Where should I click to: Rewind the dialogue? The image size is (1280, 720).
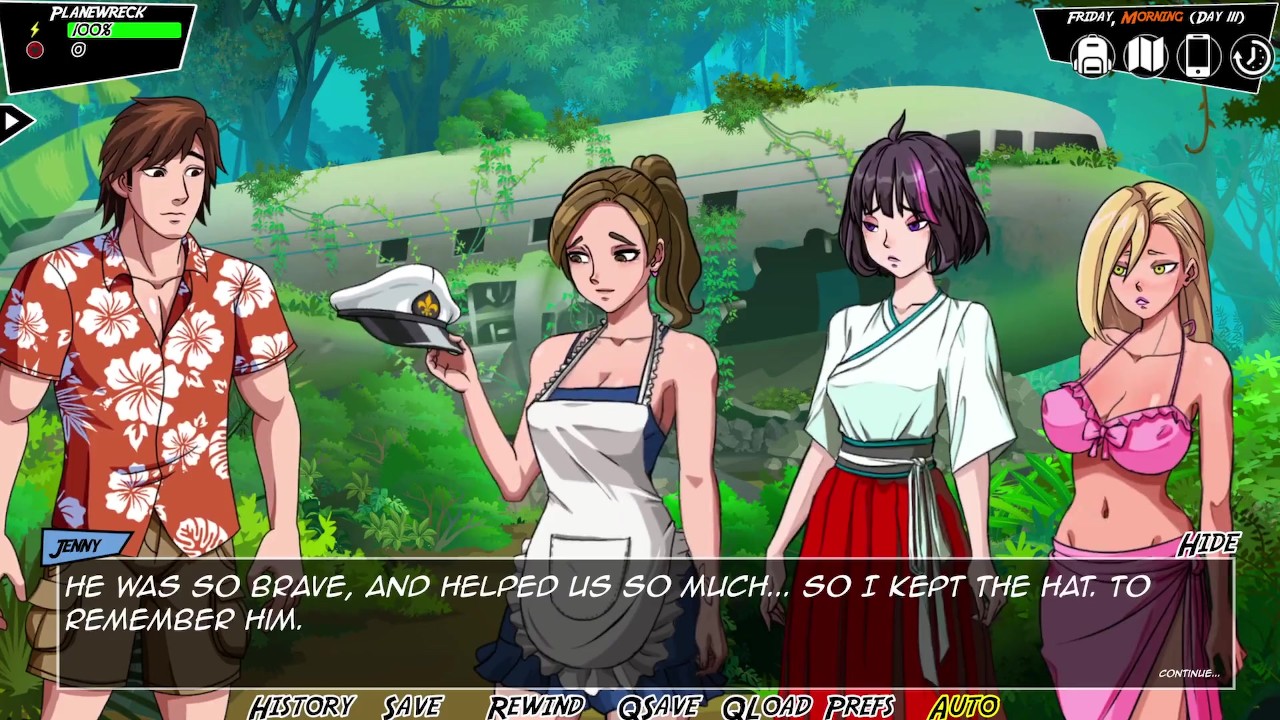pos(536,706)
